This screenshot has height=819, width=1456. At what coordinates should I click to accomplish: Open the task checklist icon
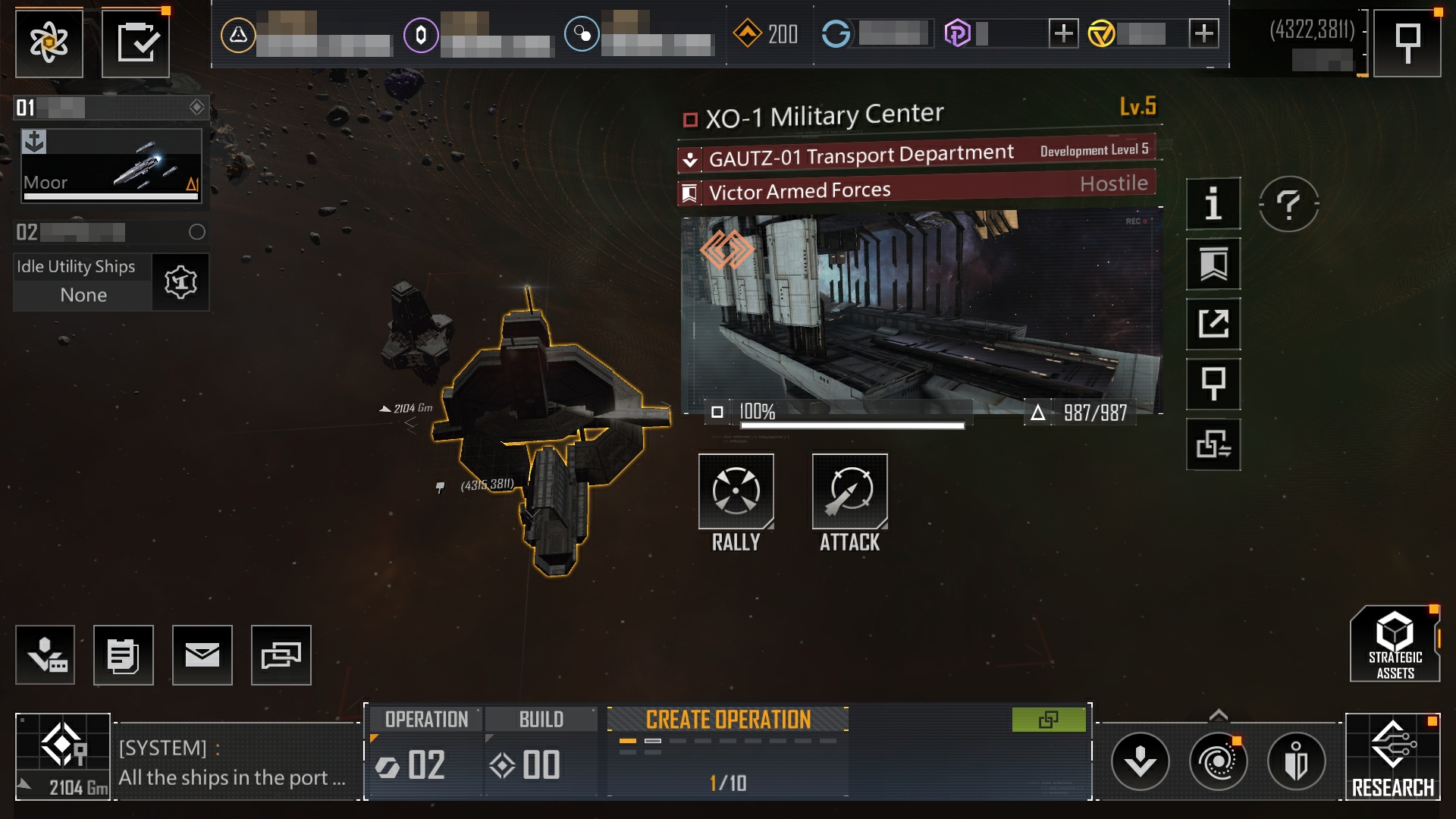coord(136,42)
